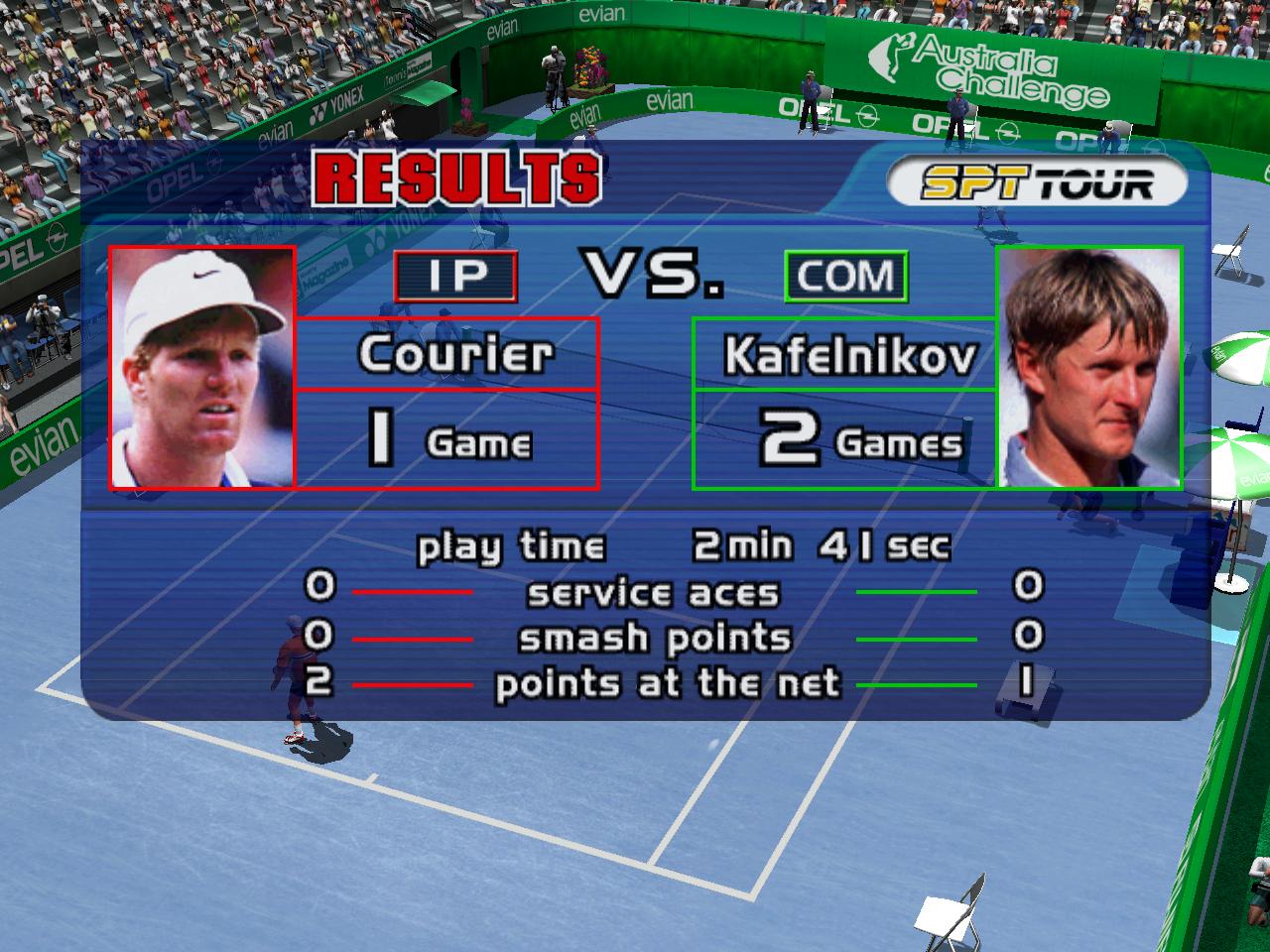
Task: Click the COM opponent badge
Action: 845,277
